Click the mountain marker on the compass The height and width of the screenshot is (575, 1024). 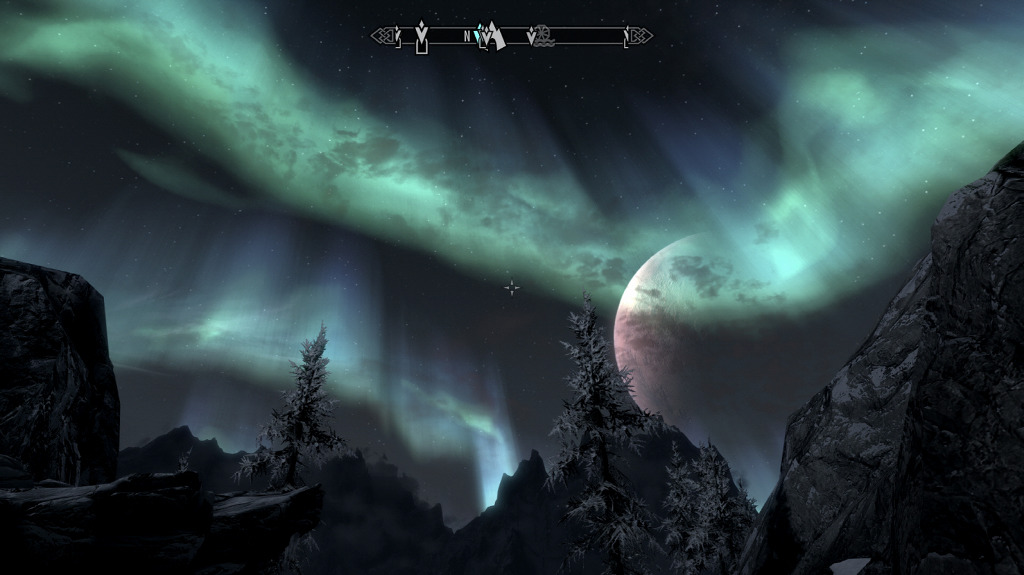point(493,38)
